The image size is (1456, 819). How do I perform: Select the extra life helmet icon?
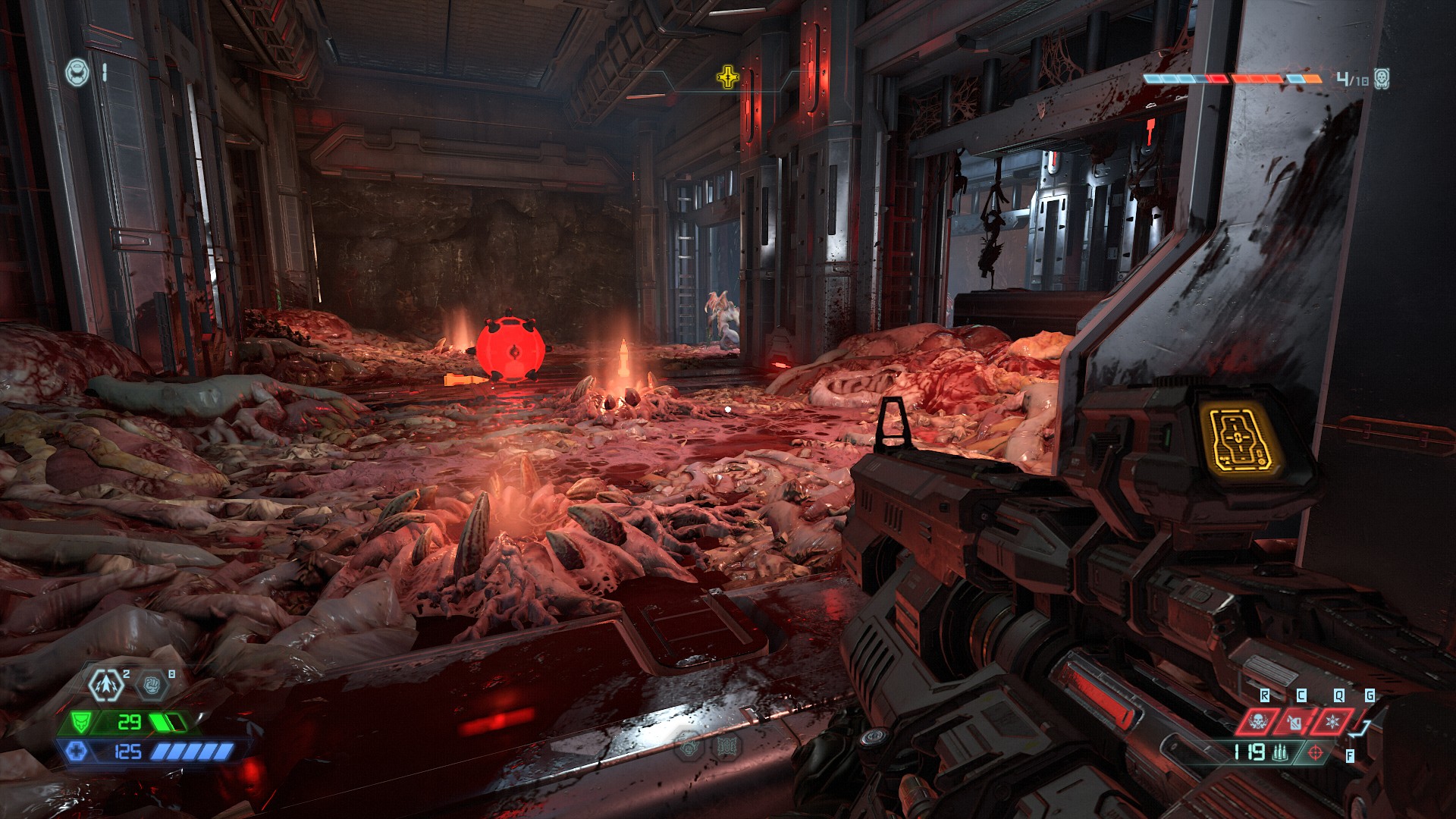click(x=77, y=73)
